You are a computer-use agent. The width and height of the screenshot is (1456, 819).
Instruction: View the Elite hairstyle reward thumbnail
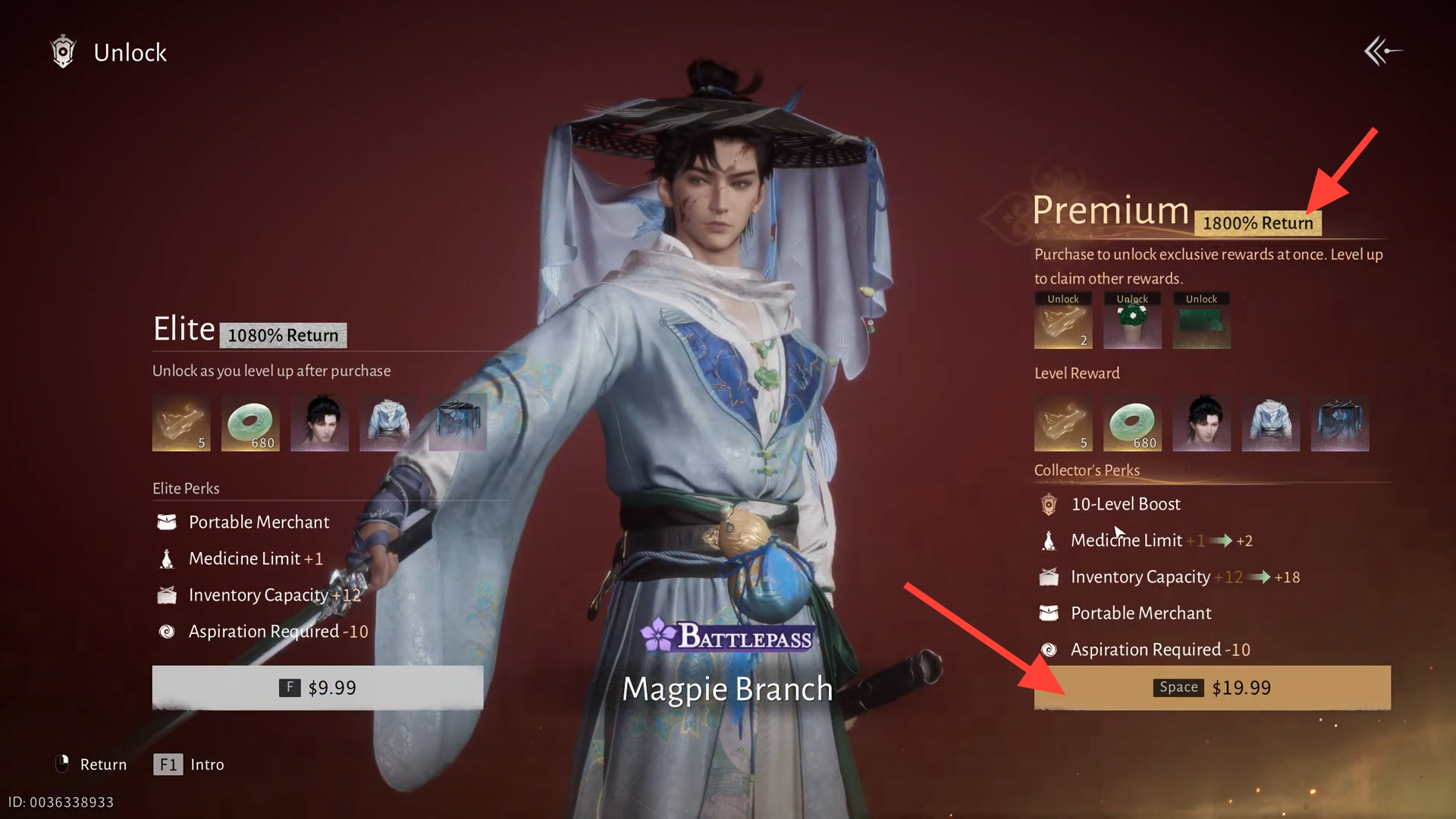(319, 422)
